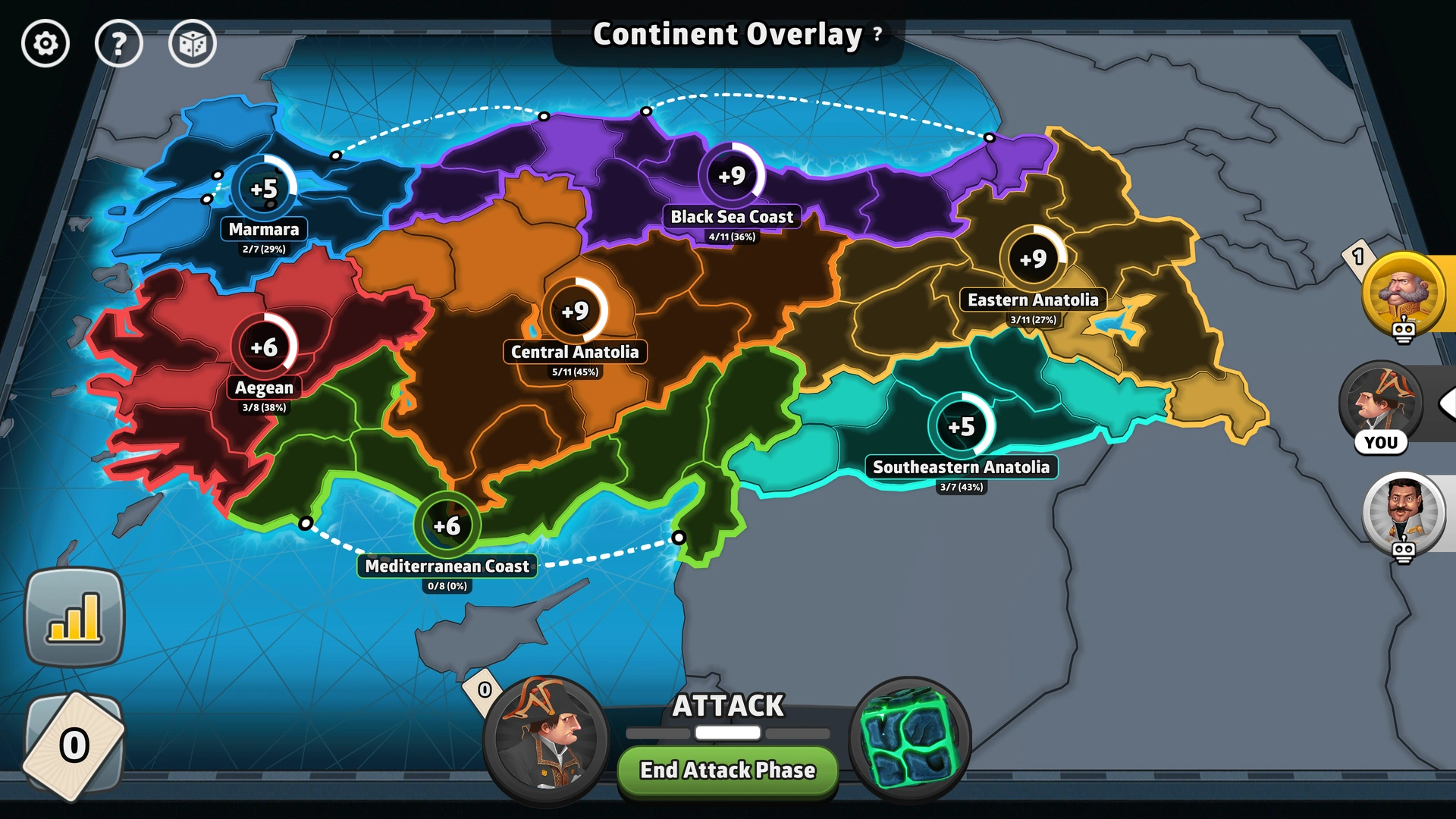Viewport: 1456px width, 819px height.
Task: Open the settings gear menu
Action: tap(45, 43)
